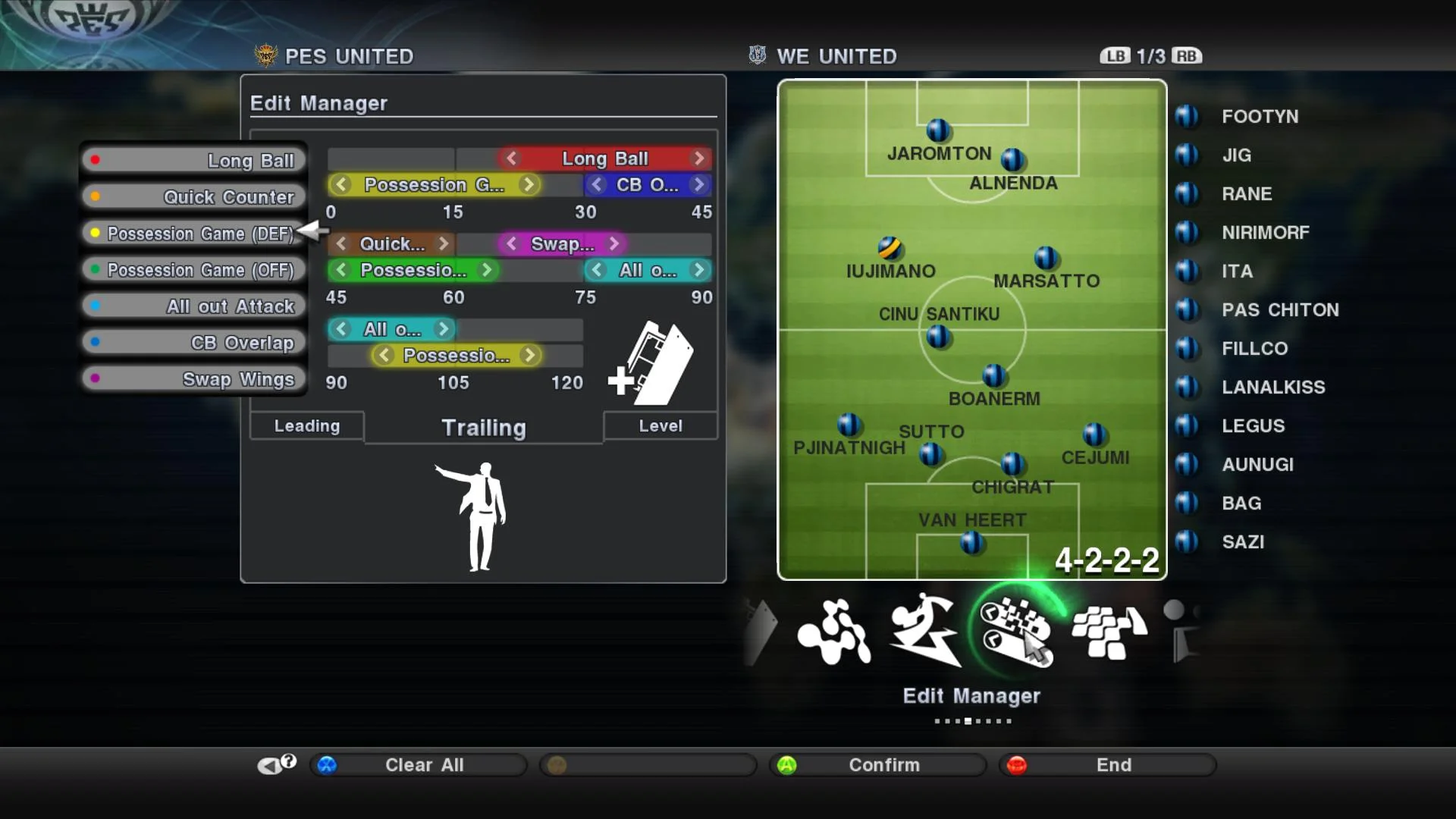Click the left chevron on CB Overlap bar
Screen dimensions: 1456x819
(x=595, y=184)
